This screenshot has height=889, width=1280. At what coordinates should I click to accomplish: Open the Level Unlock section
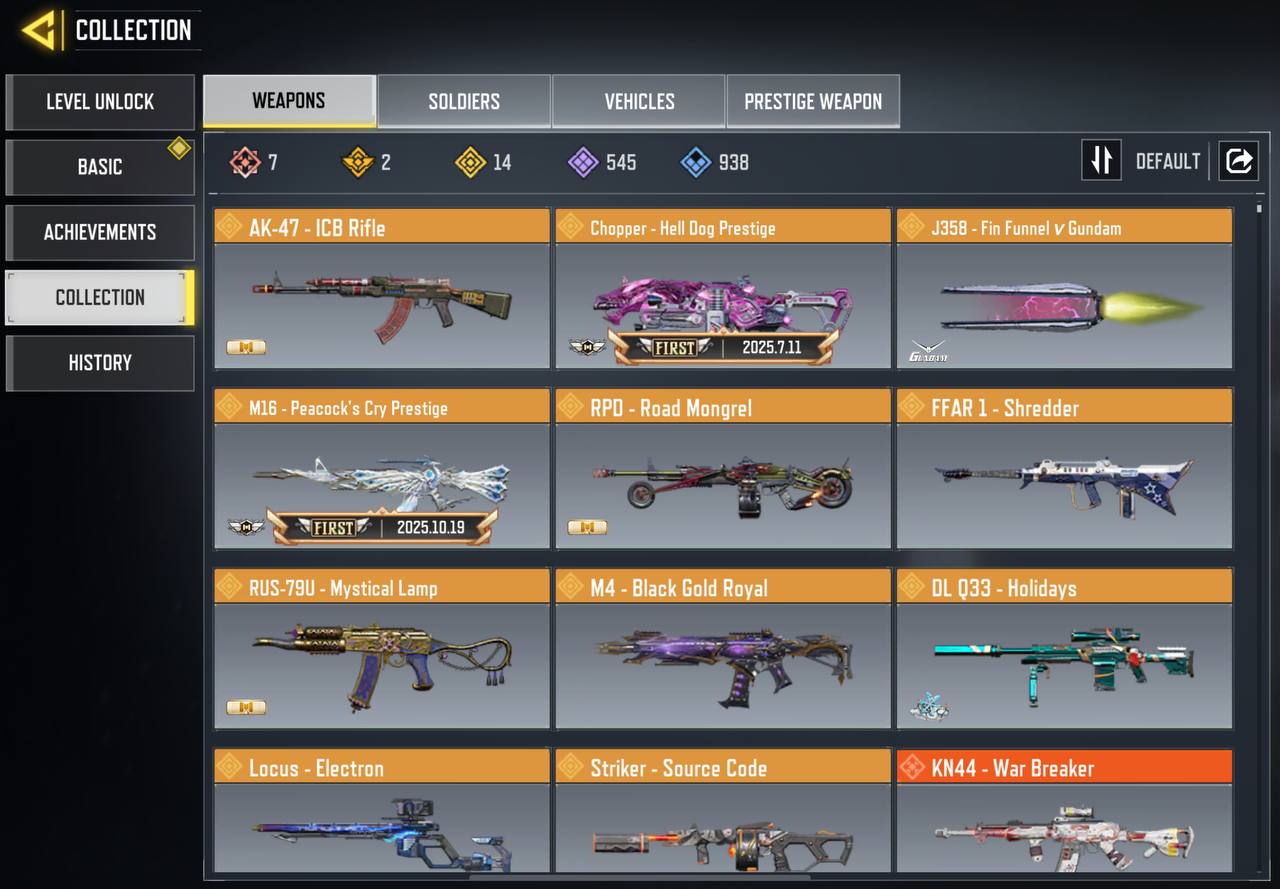pos(100,102)
